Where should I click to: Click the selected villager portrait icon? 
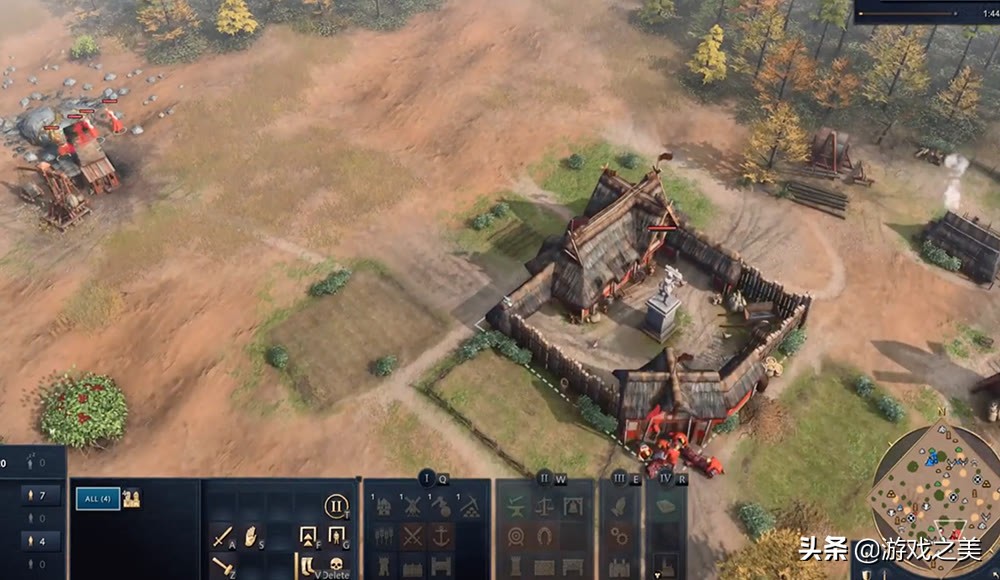coord(131,498)
